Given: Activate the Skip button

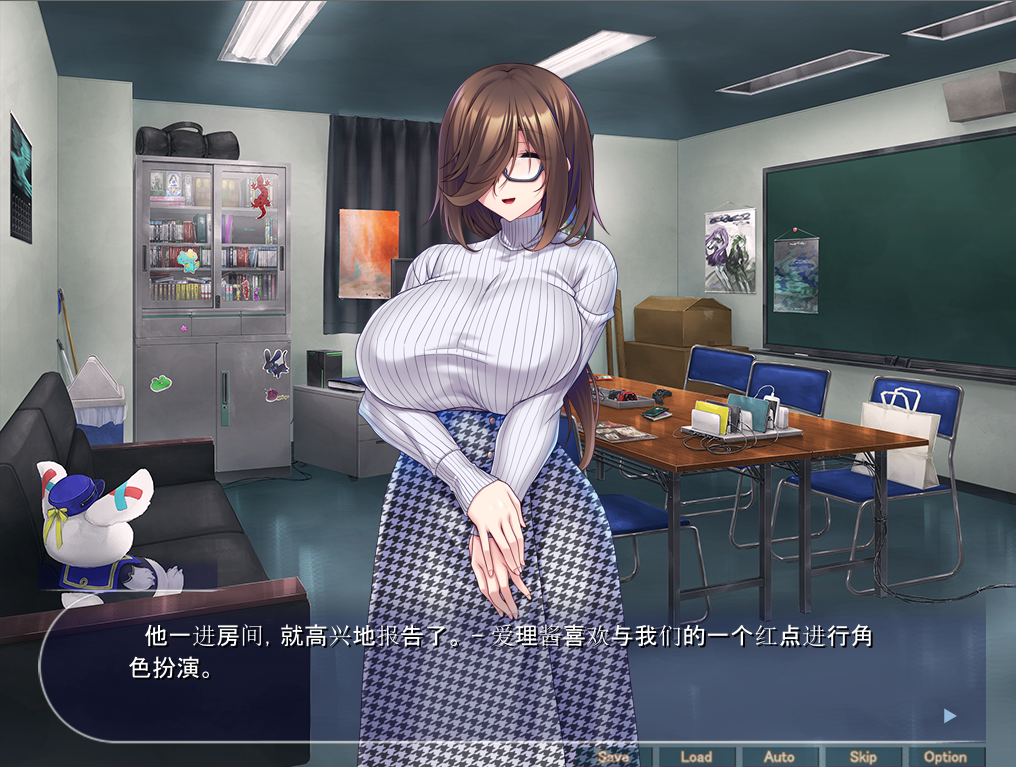Looking at the screenshot, I should click(862, 757).
